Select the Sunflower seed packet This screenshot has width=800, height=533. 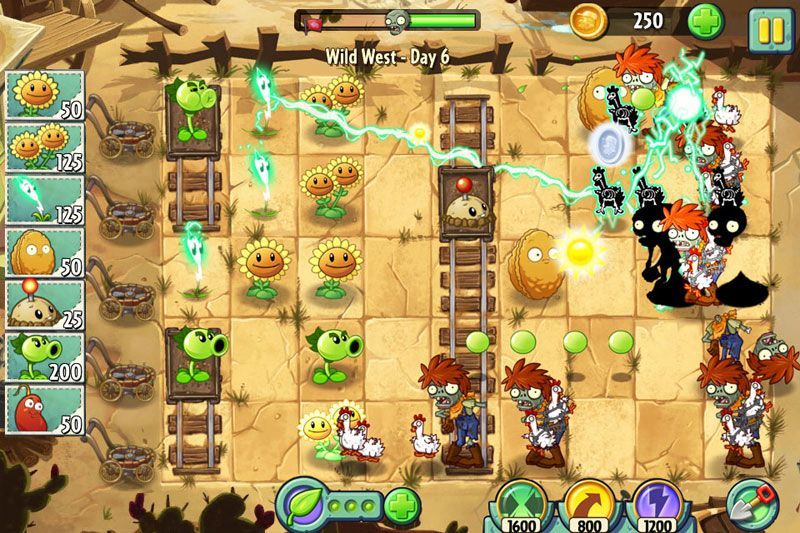tap(45, 94)
